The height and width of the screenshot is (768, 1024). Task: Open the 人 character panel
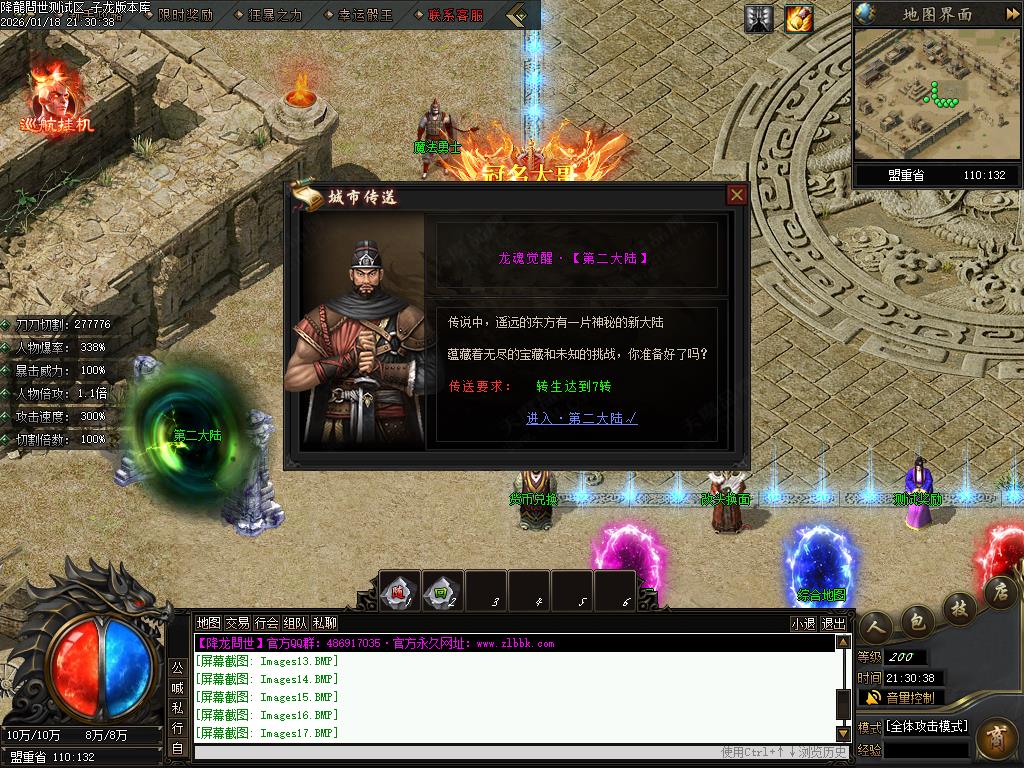coord(876,626)
